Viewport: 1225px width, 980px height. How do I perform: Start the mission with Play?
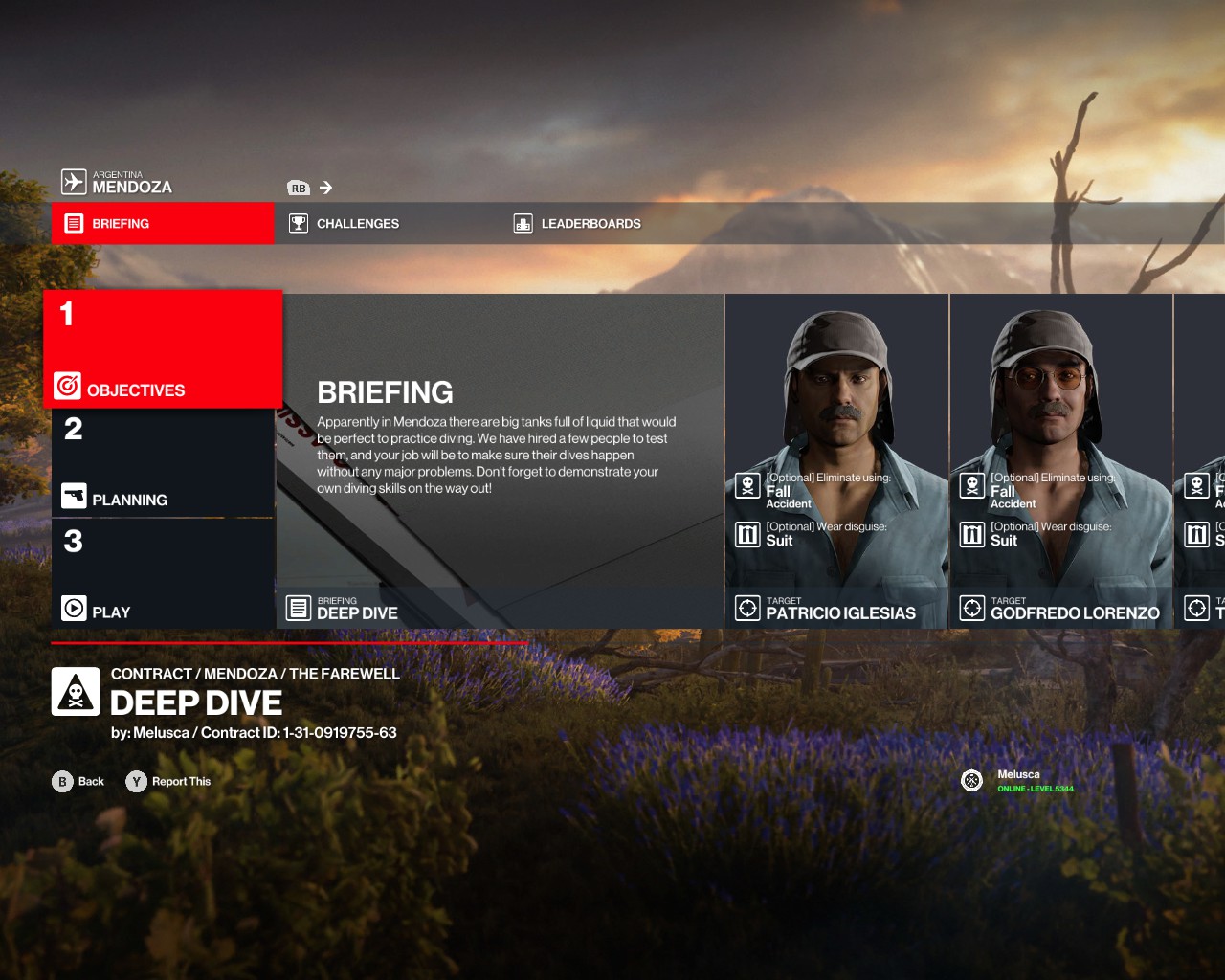click(163, 574)
